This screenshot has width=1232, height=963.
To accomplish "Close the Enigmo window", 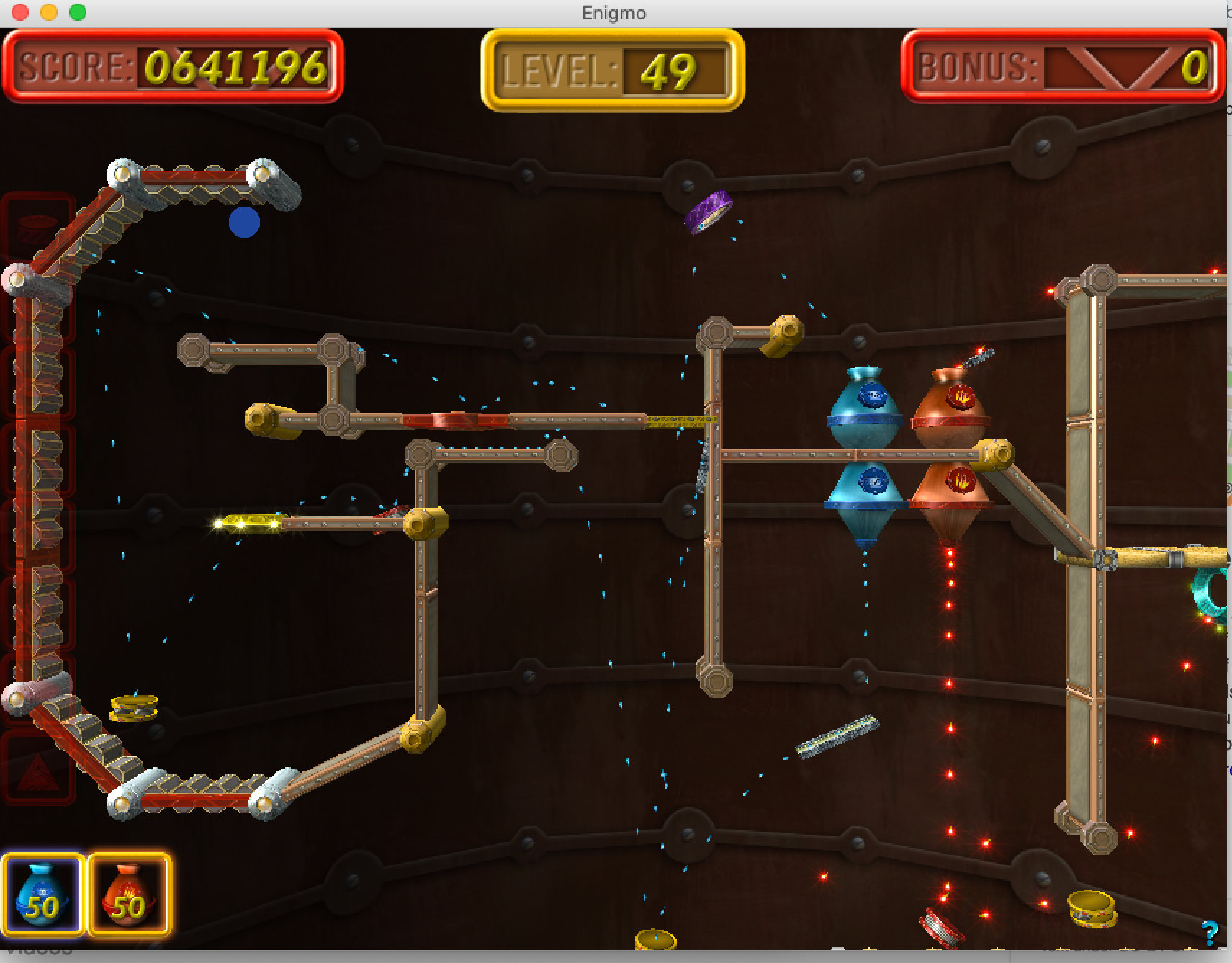I will (20, 12).
